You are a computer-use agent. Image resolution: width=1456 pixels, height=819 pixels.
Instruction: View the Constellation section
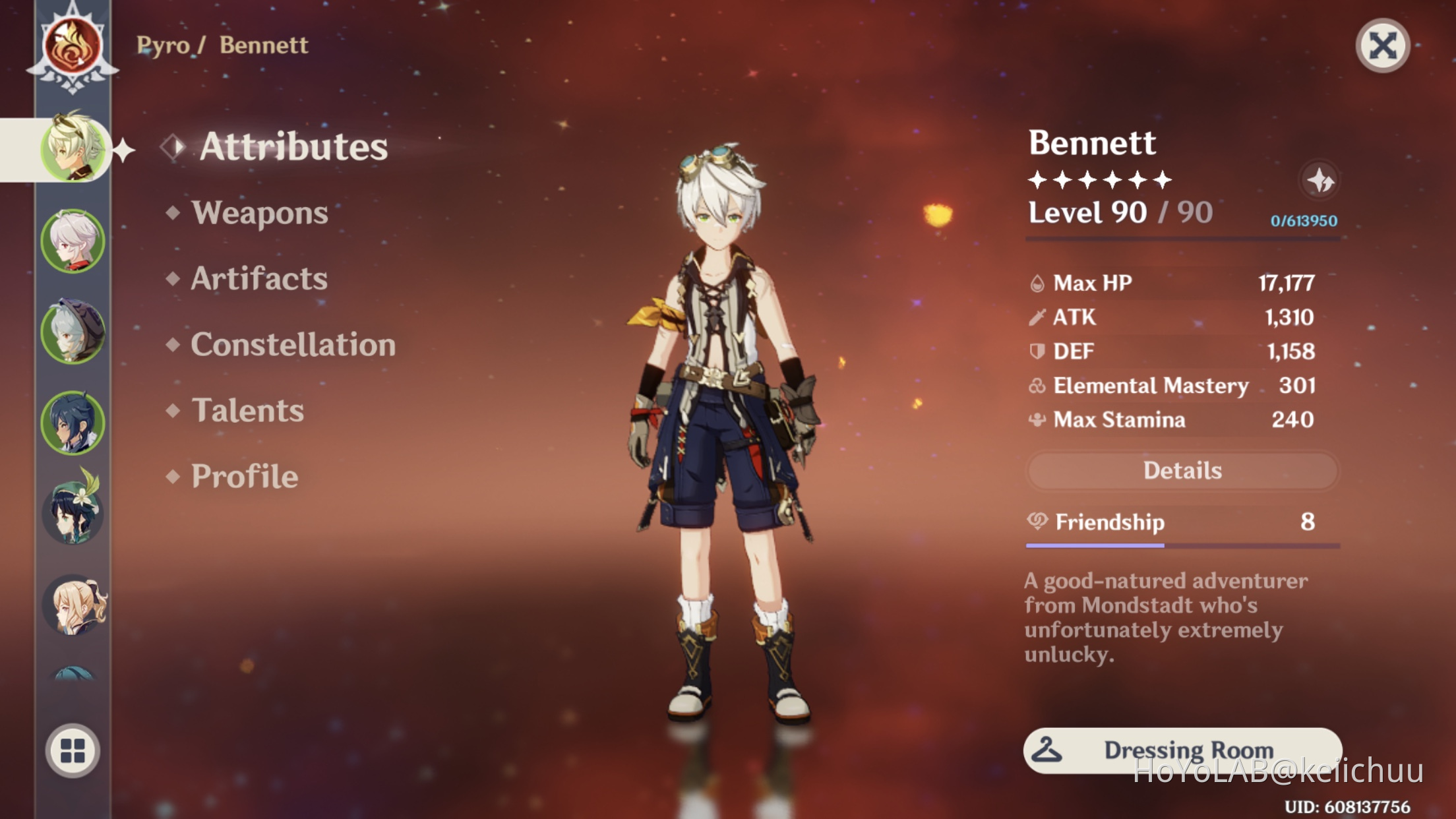pos(293,344)
